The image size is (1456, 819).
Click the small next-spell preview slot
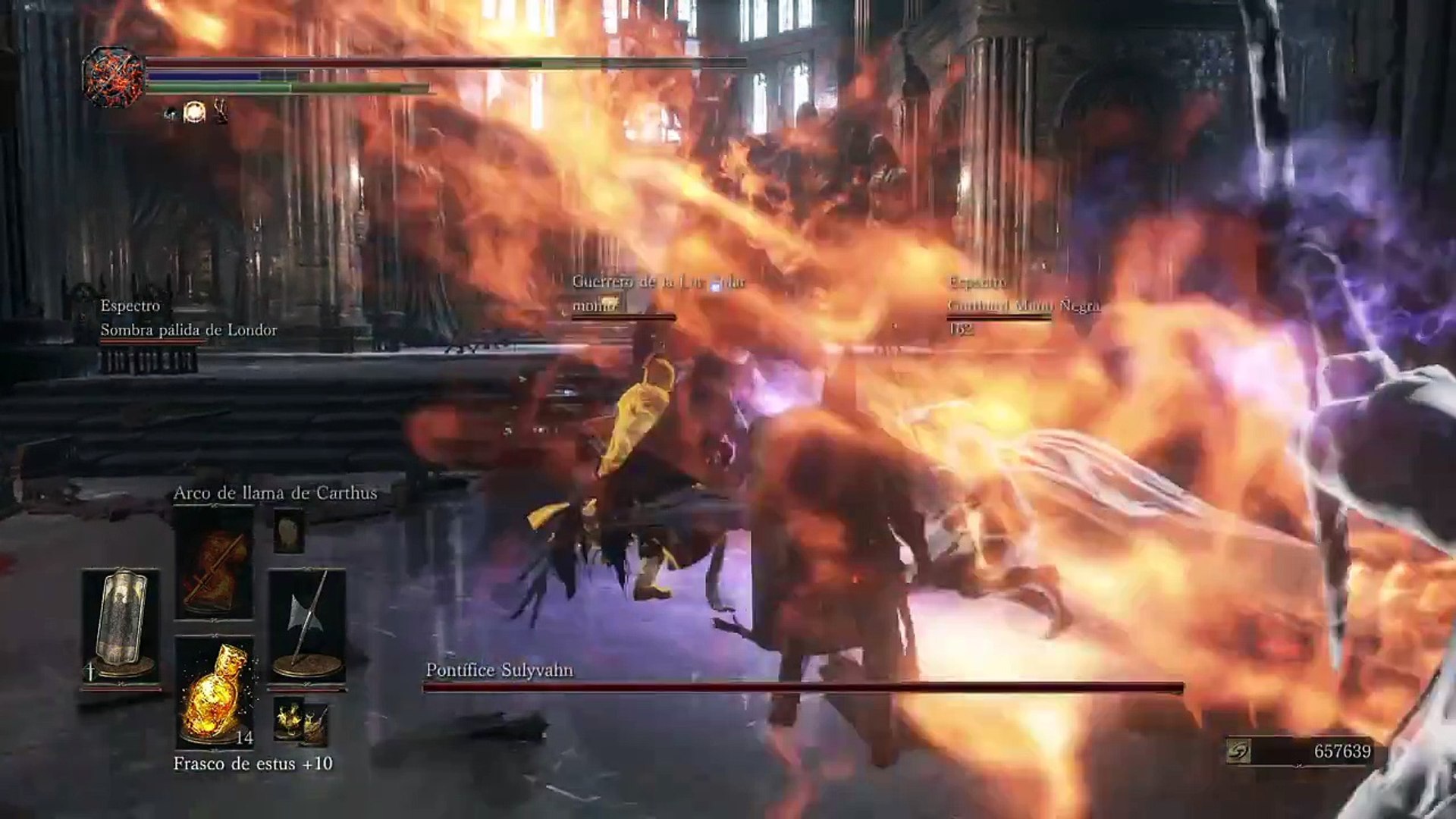point(289,530)
